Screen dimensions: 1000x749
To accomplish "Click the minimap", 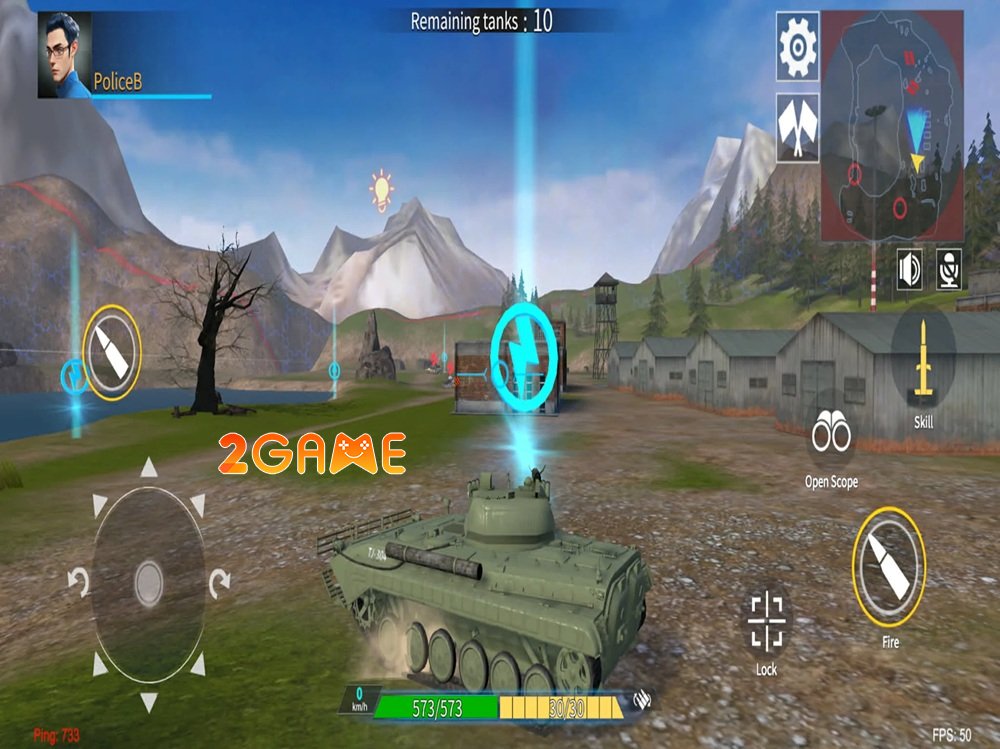I will (x=893, y=126).
